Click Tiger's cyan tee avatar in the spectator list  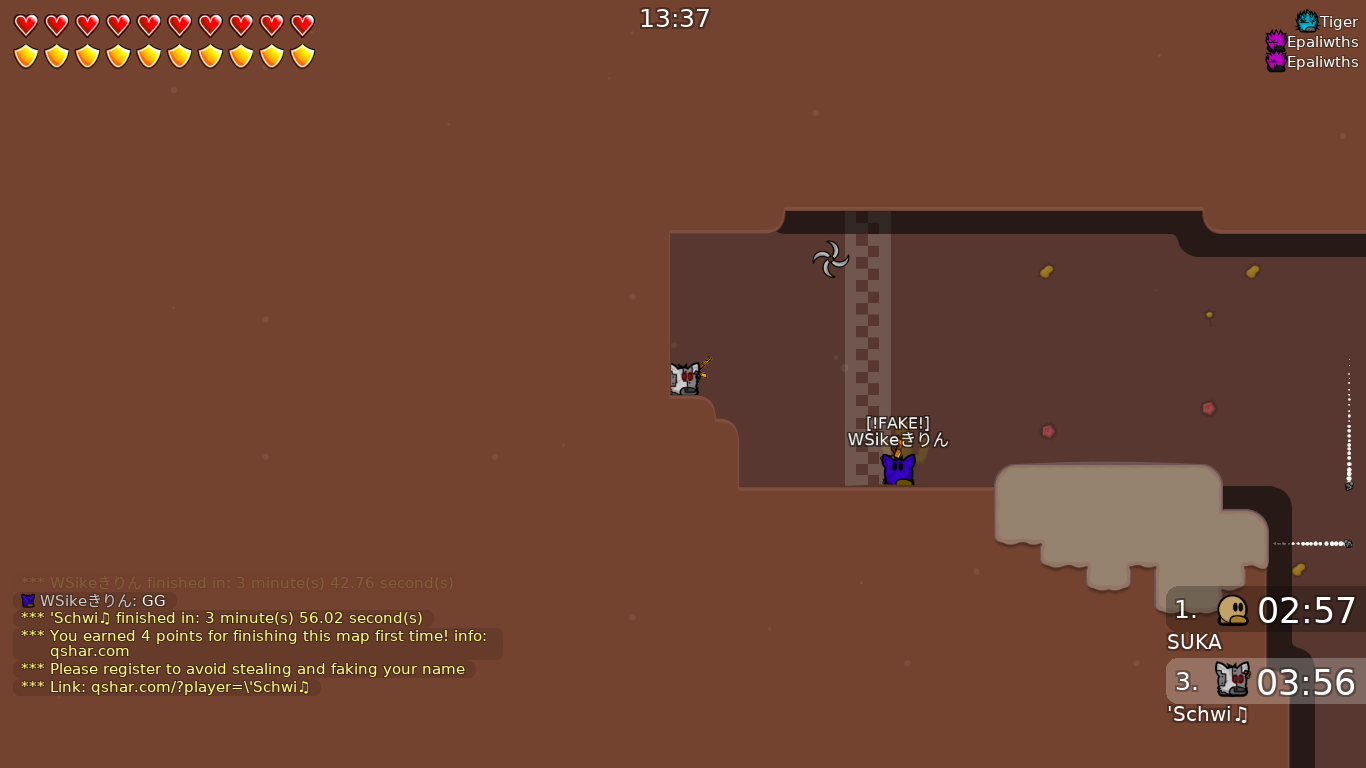coord(1305,20)
